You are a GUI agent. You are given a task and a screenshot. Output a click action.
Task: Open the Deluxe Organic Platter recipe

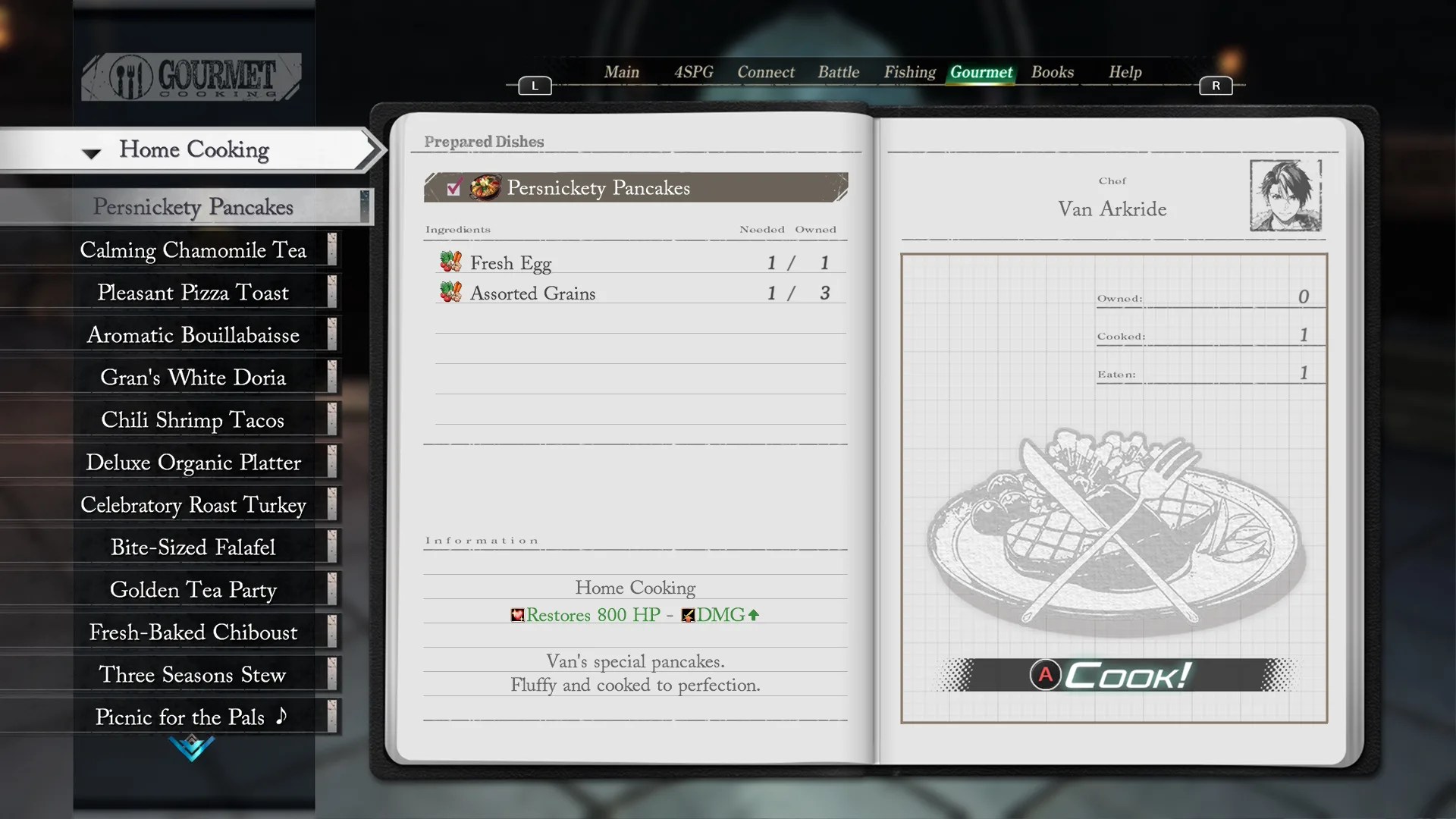(x=193, y=463)
